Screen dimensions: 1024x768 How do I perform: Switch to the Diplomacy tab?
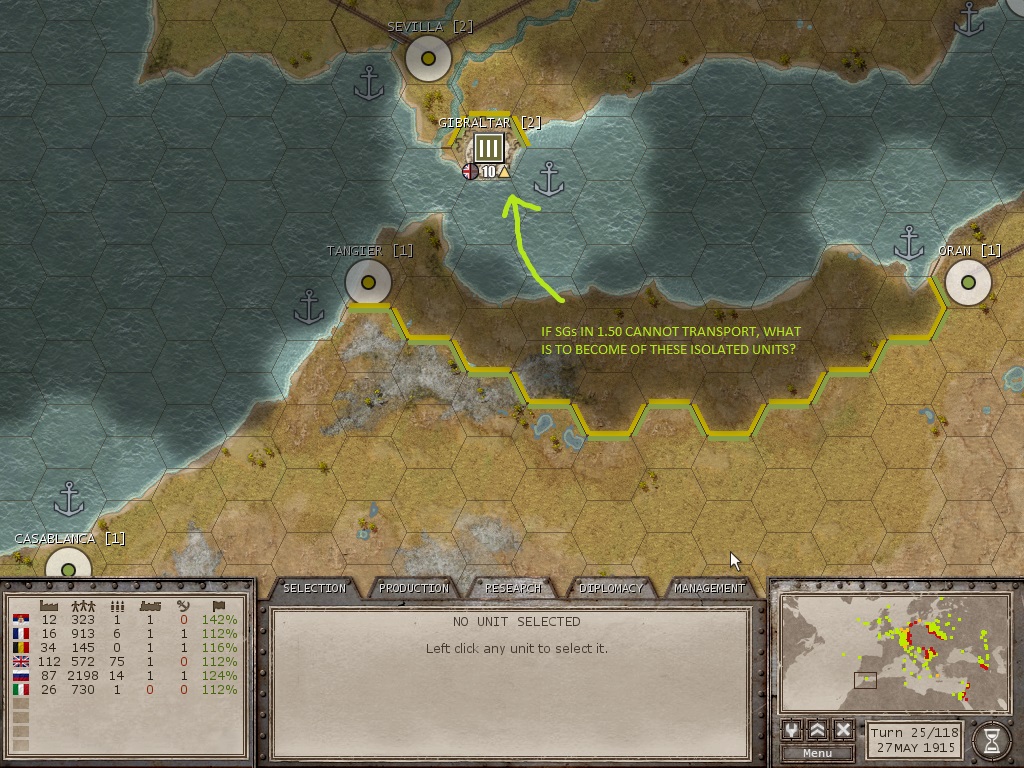[611, 588]
